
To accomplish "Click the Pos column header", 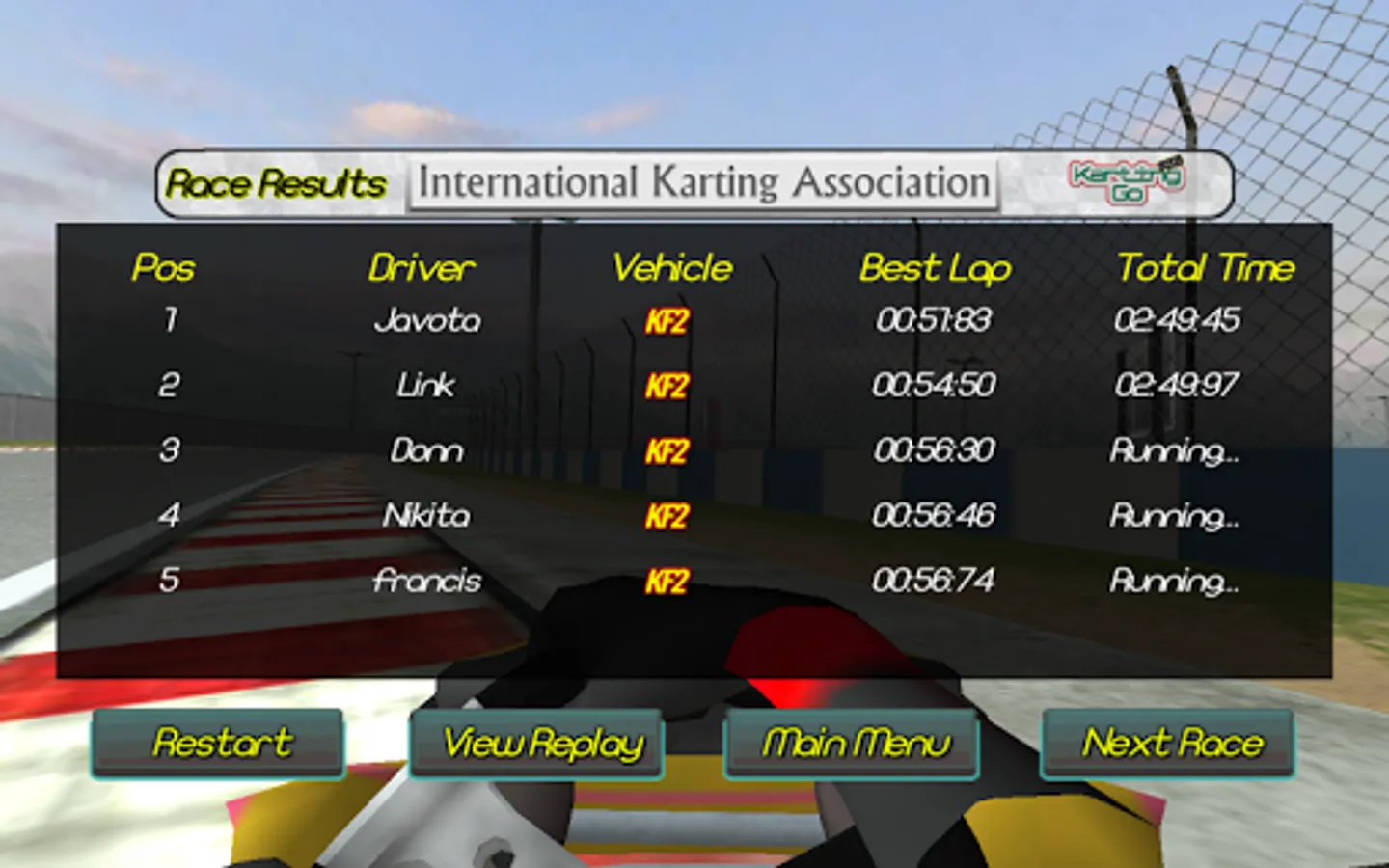I will click(x=164, y=269).
